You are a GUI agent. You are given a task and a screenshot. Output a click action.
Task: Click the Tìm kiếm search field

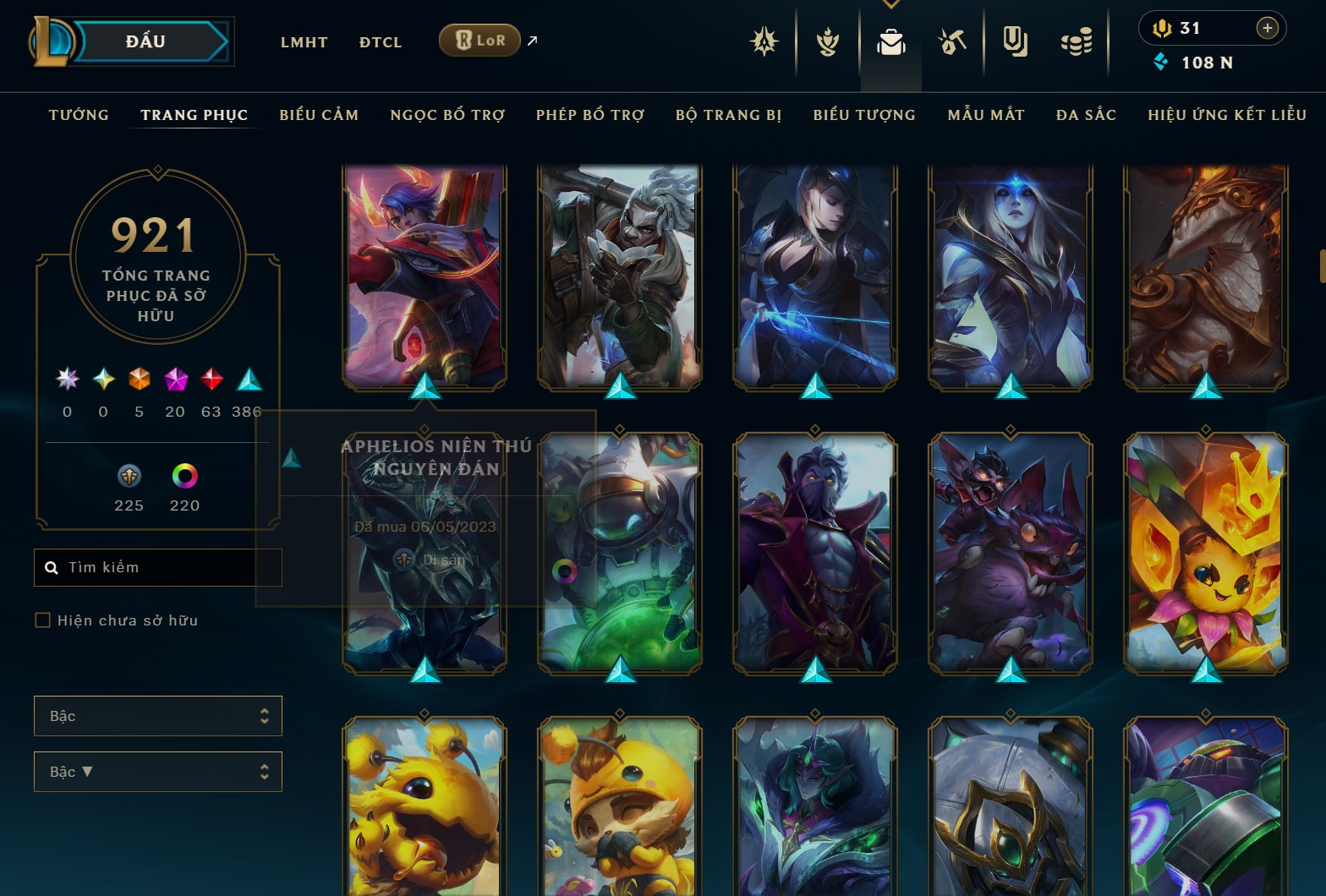click(169, 567)
